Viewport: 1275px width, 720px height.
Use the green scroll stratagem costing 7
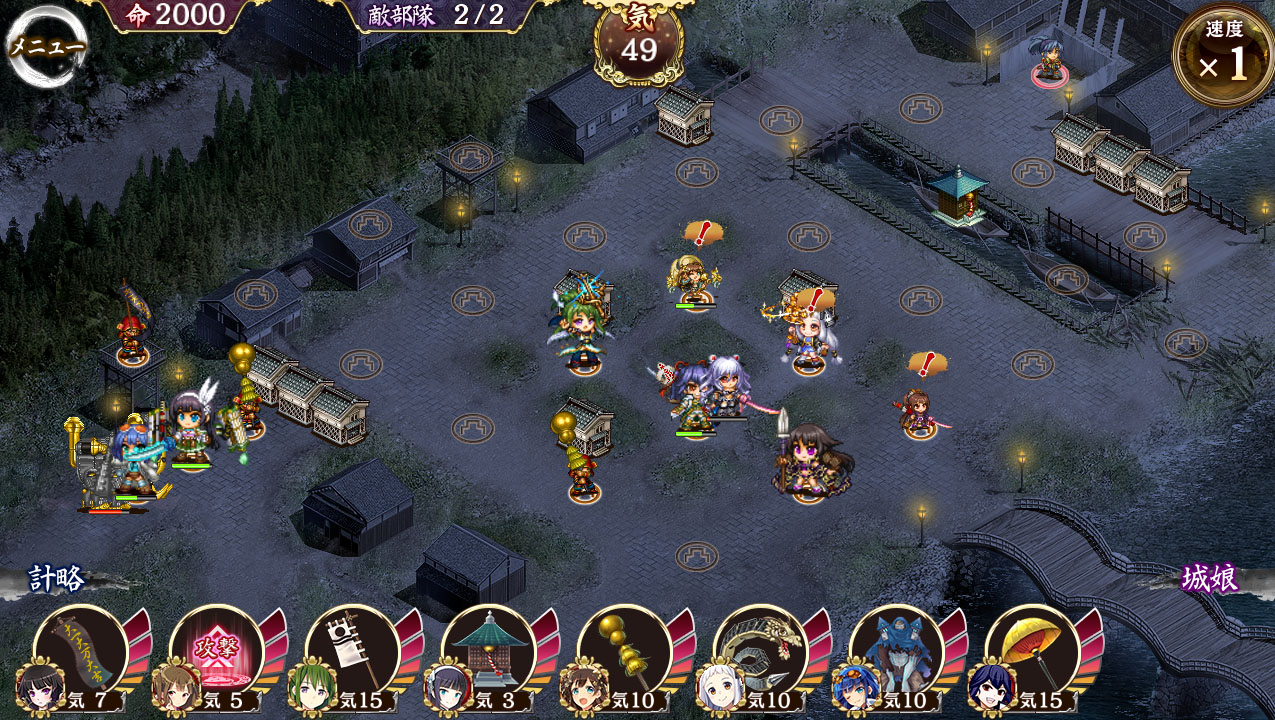click(x=82, y=652)
